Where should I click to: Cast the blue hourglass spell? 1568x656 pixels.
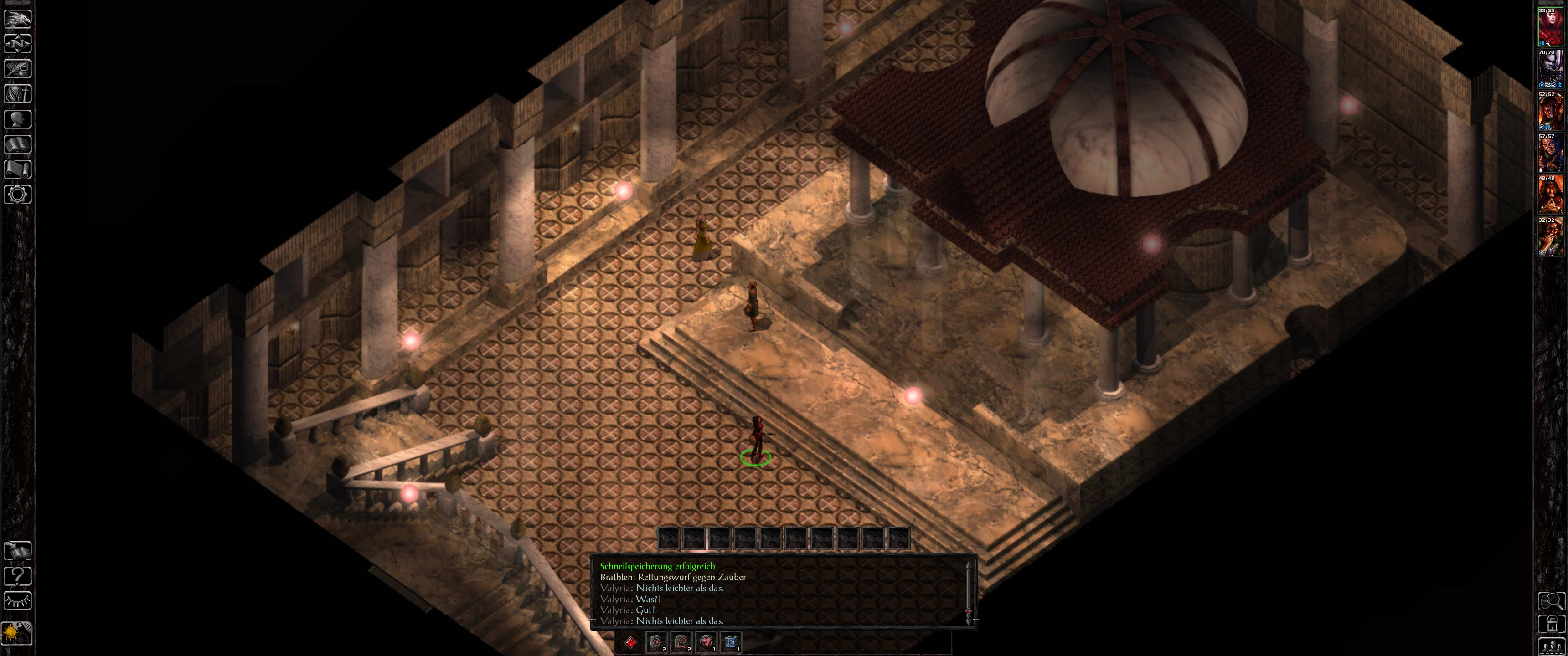[x=732, y=642]
